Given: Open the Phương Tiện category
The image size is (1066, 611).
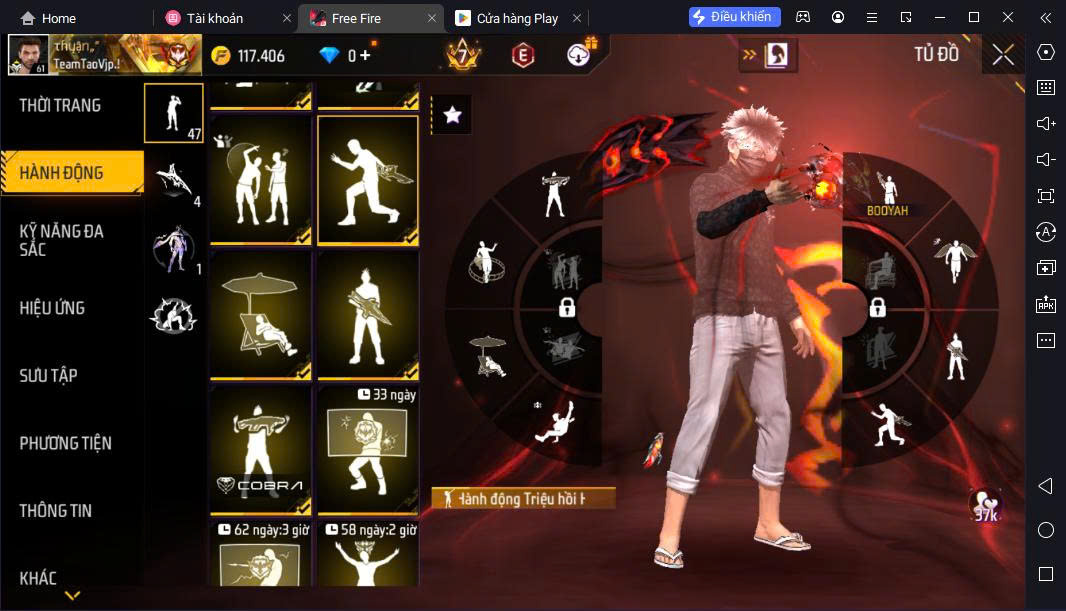Looking at the screenshot, I should point(65,443).
